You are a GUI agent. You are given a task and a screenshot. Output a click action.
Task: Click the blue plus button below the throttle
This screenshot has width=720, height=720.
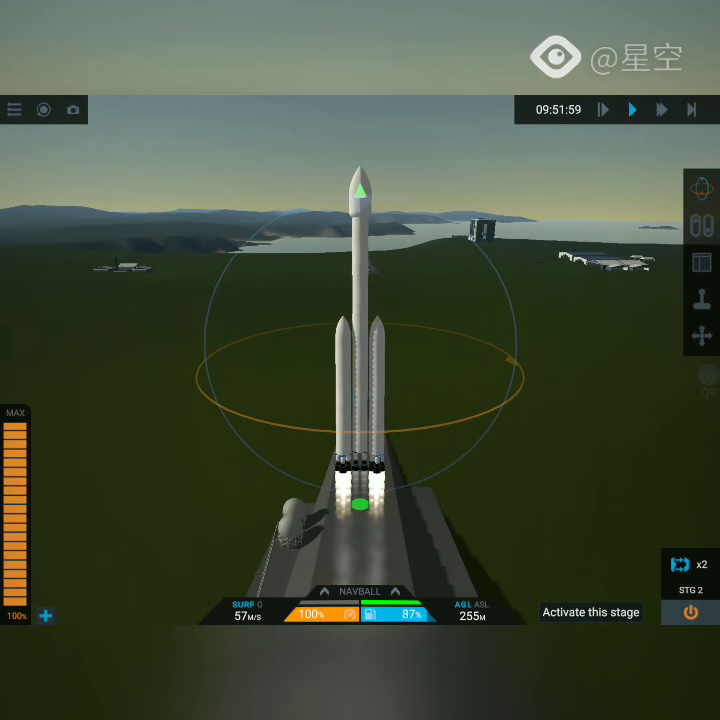point(45,616)
